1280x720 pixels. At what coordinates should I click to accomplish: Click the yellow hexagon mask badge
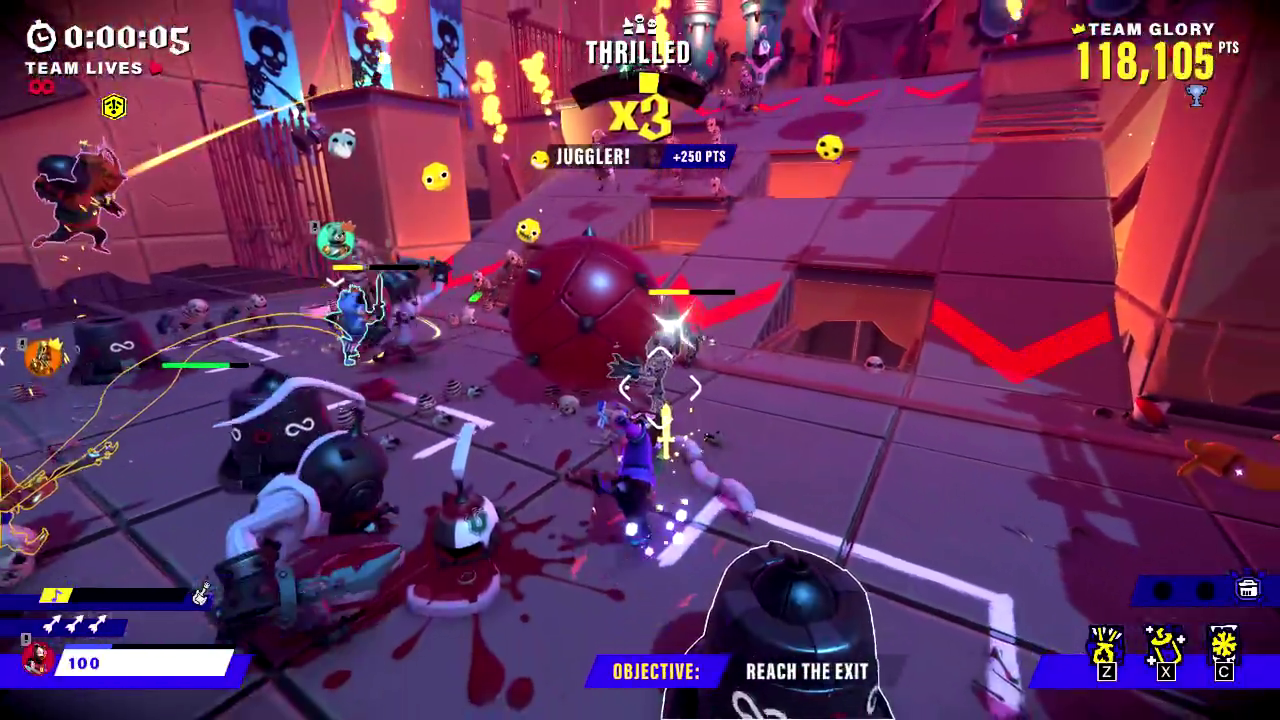(x=114, y=106)
